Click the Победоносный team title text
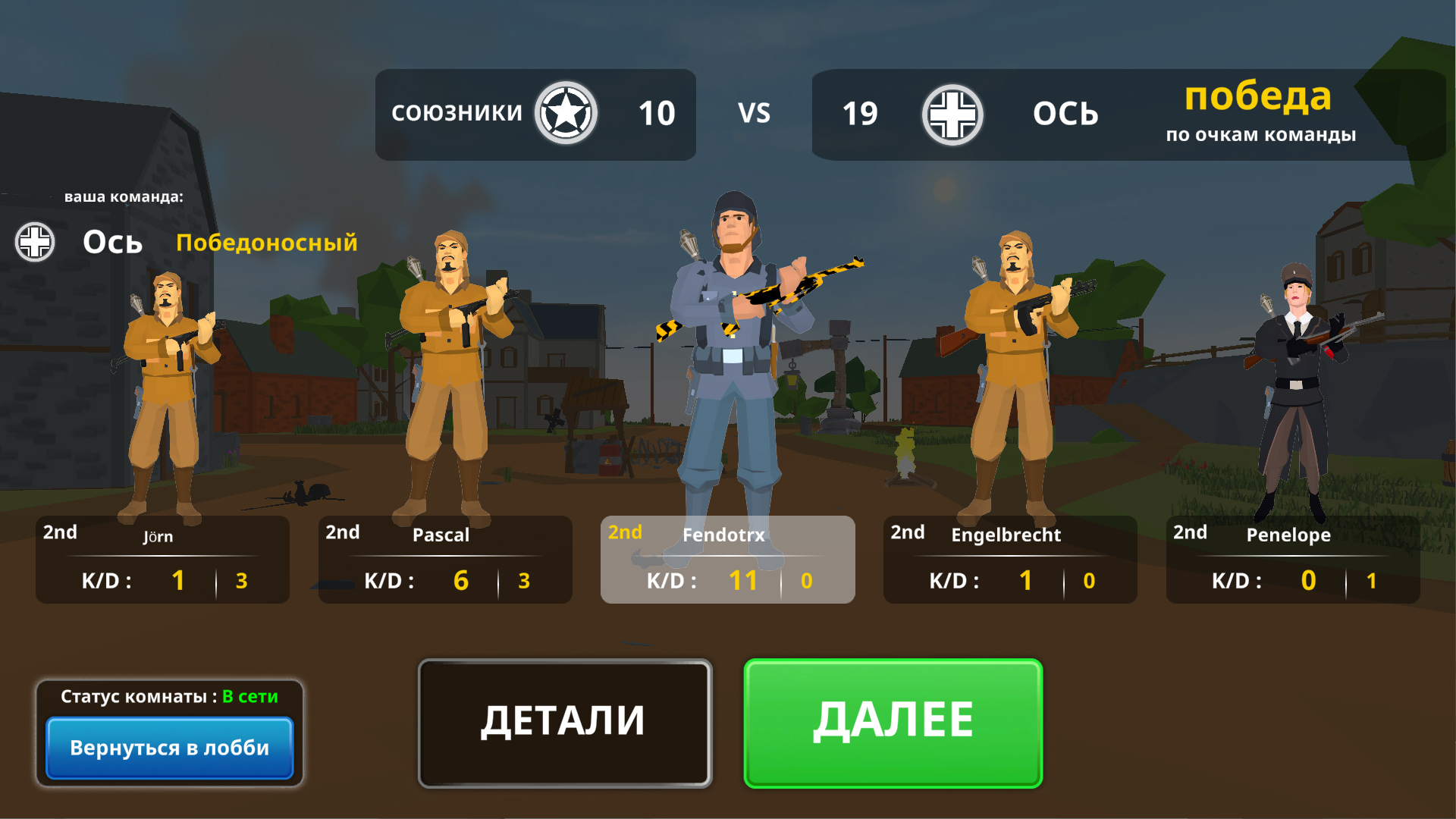This screenshot has width=1456, height=819. [267, 243]
